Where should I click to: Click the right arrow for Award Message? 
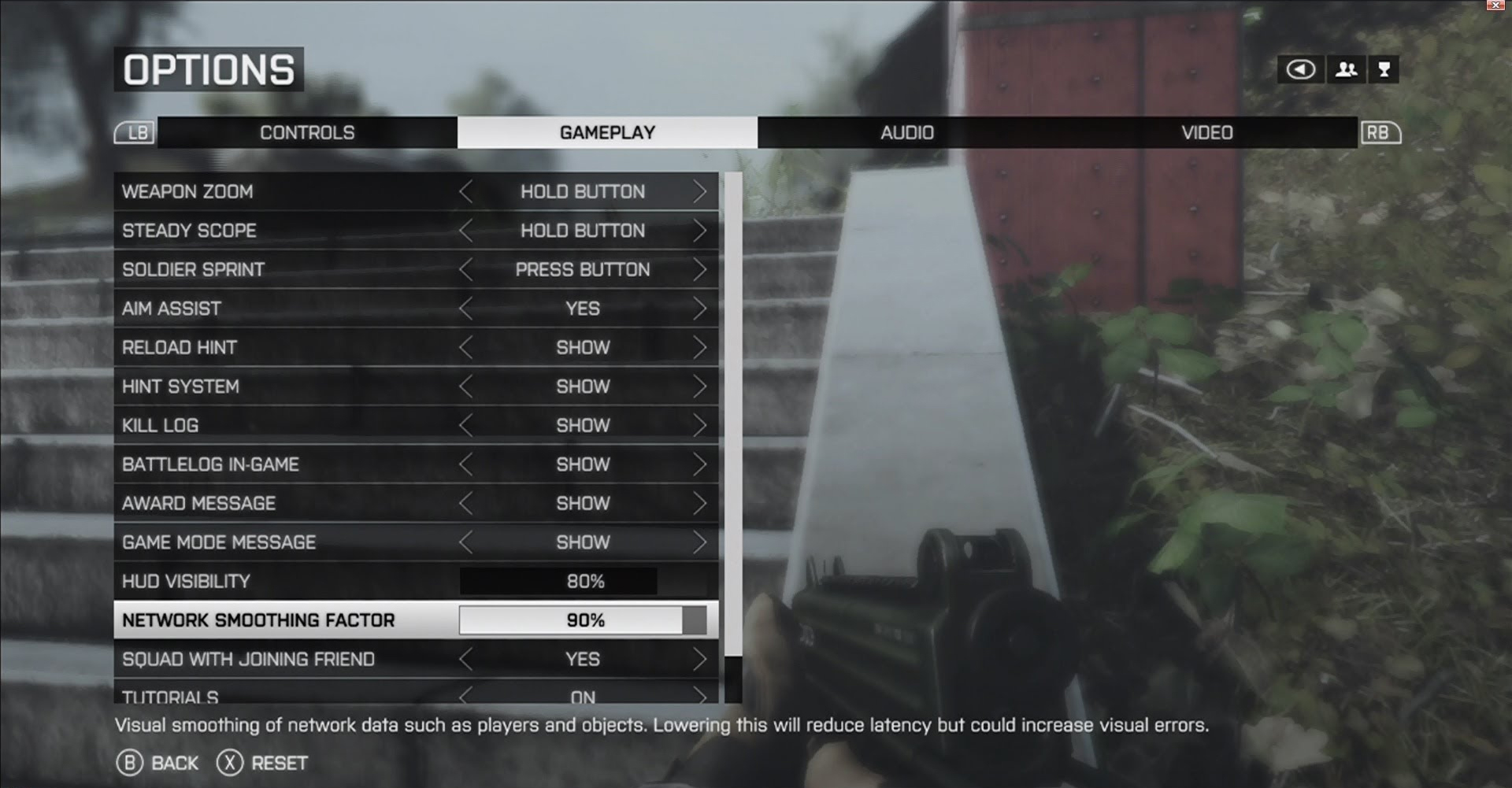click(699, 503)
